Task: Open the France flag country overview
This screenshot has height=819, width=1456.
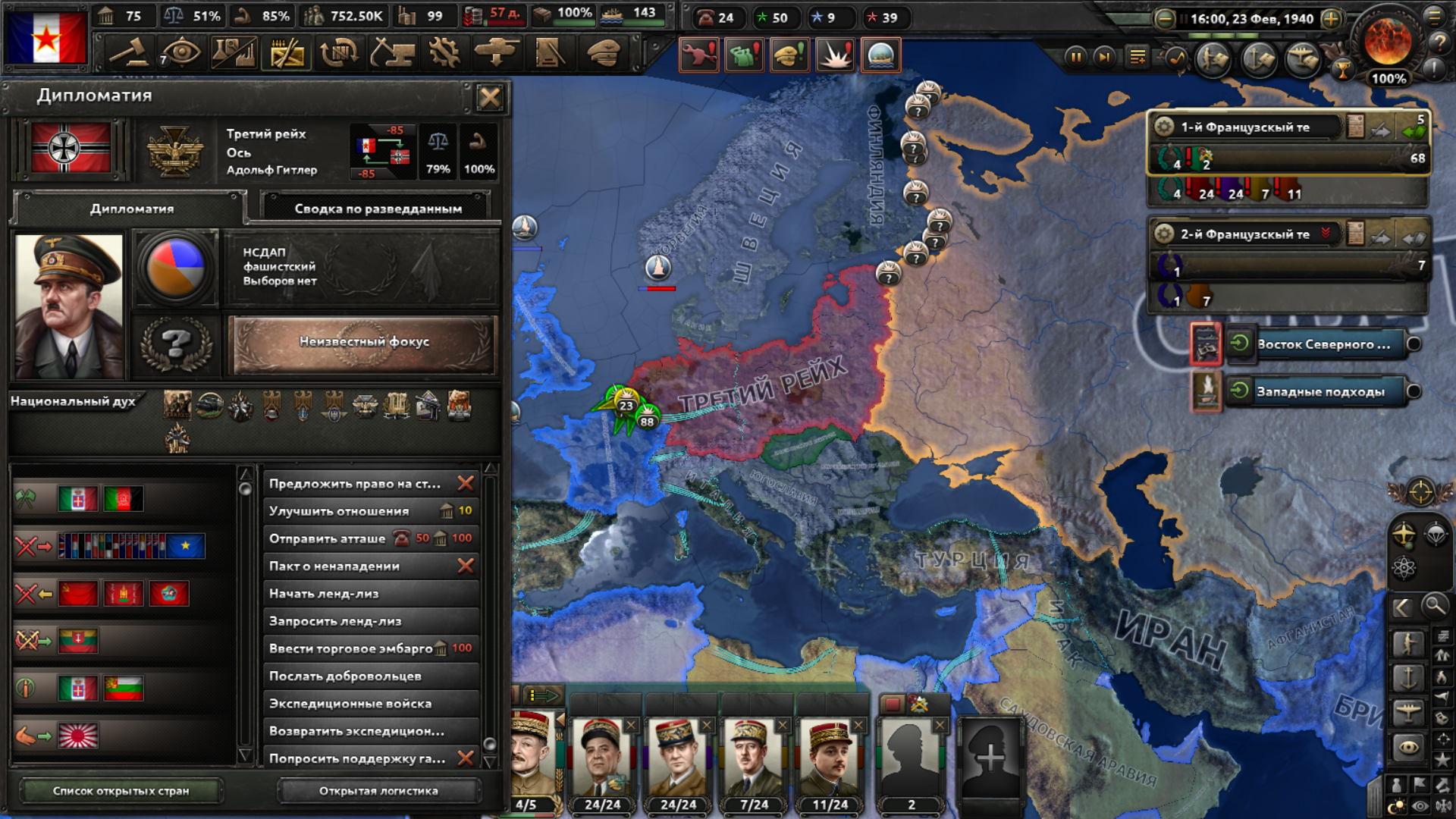Action: tap(46, 38)
